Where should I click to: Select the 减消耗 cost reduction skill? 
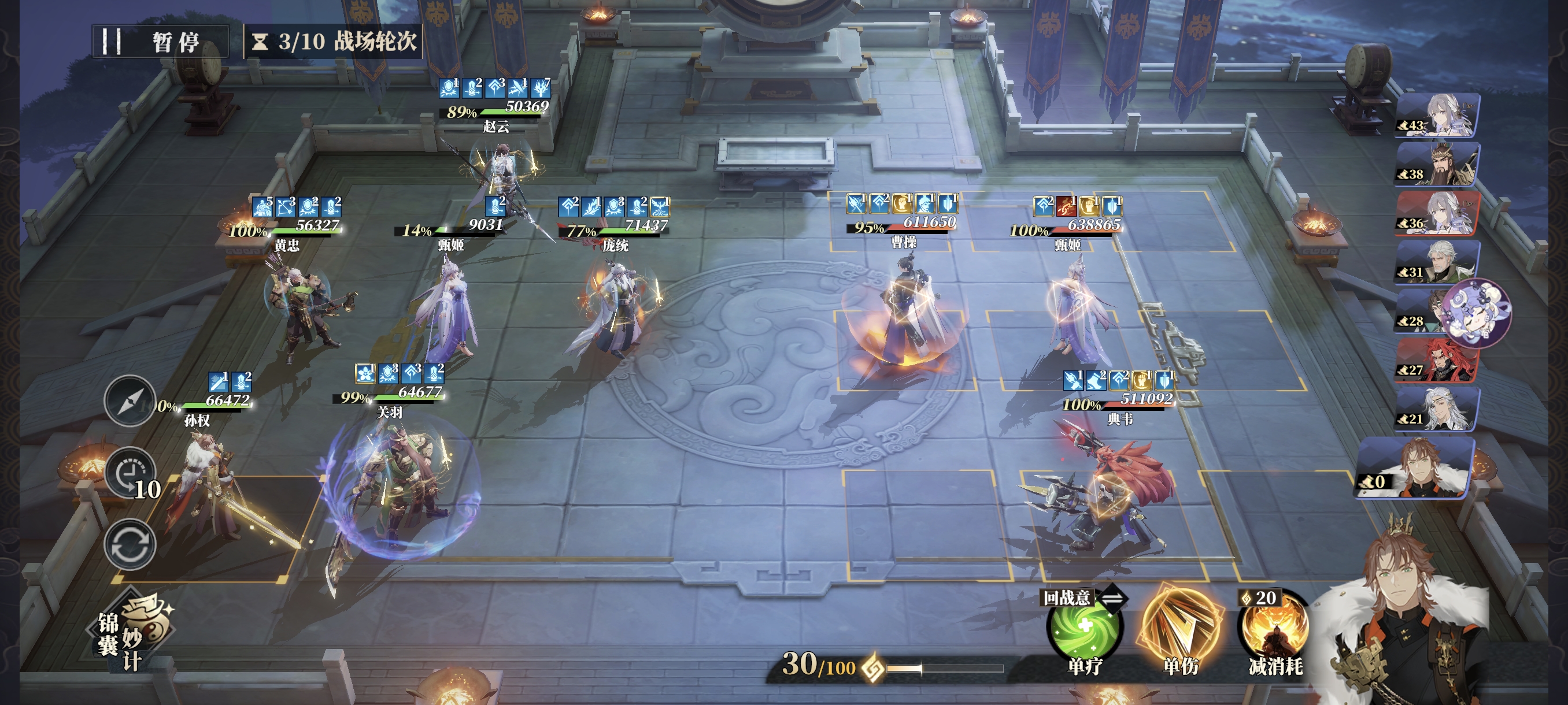(1275, 629)
